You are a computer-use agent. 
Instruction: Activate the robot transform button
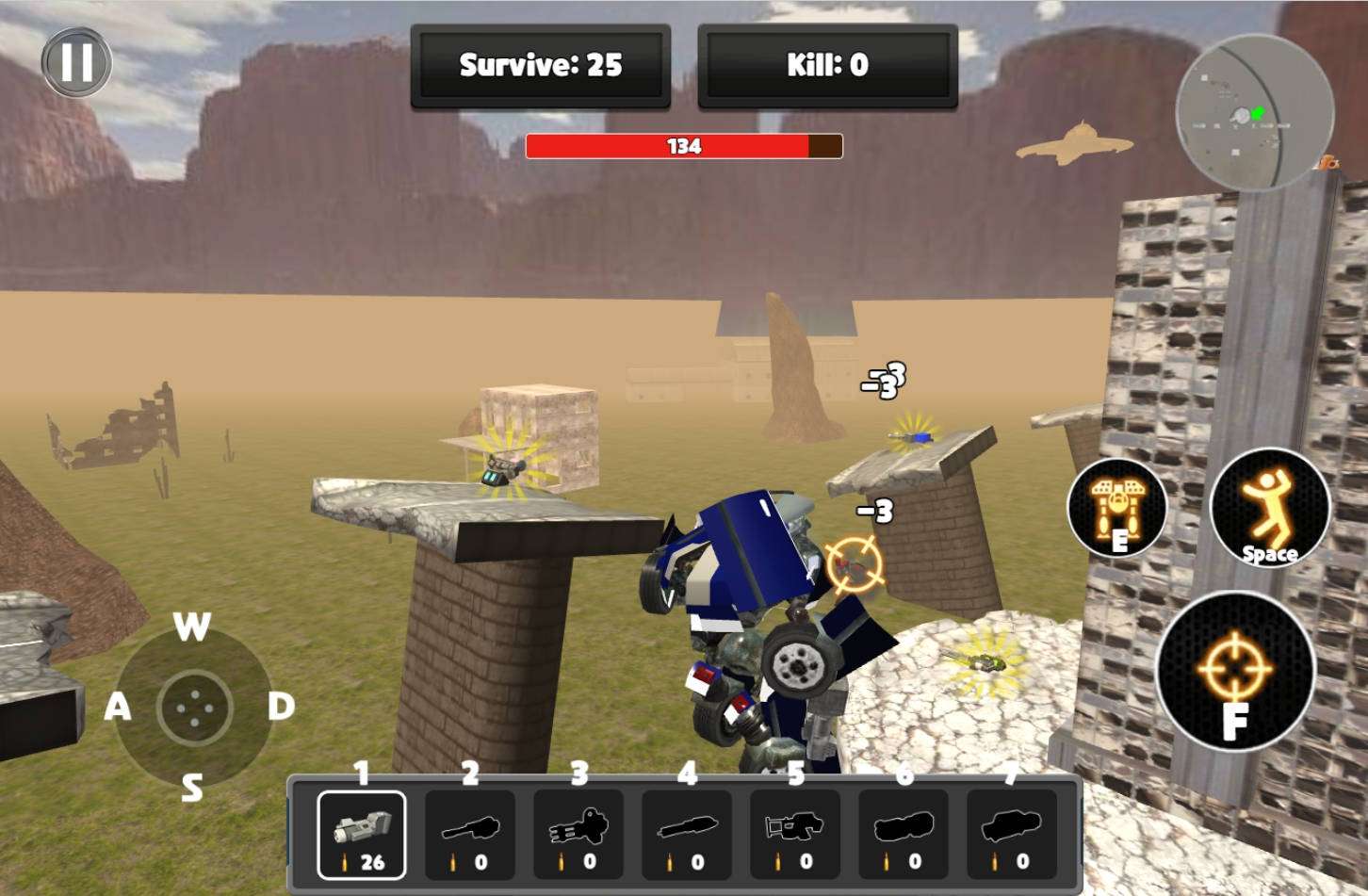point(1116,509)
